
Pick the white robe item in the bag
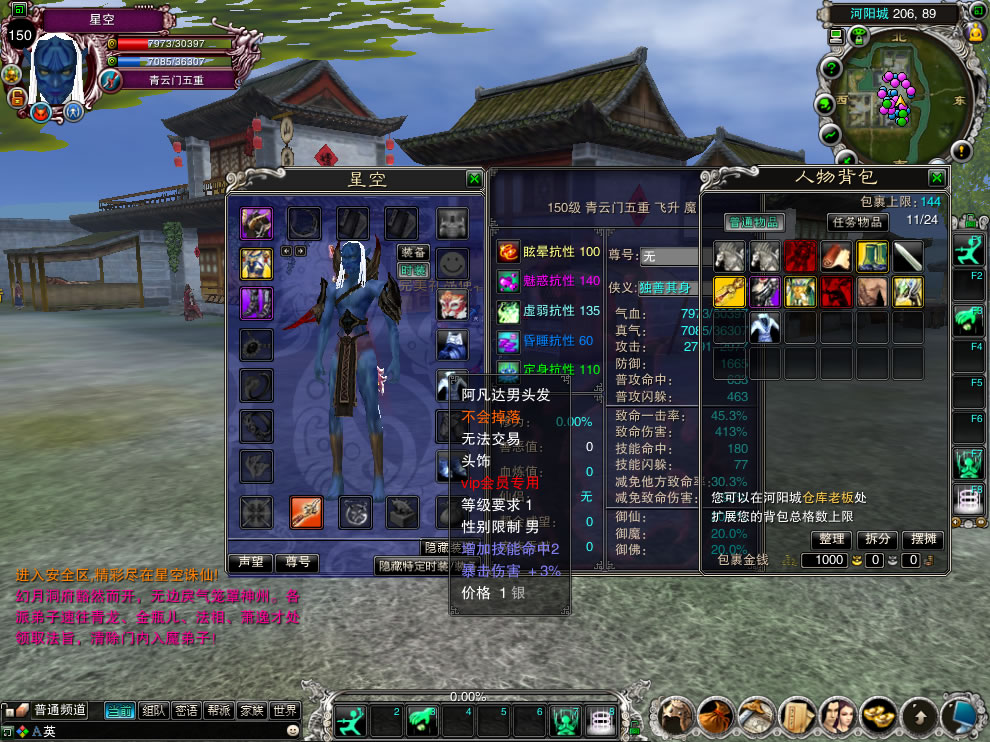(764, 327)
